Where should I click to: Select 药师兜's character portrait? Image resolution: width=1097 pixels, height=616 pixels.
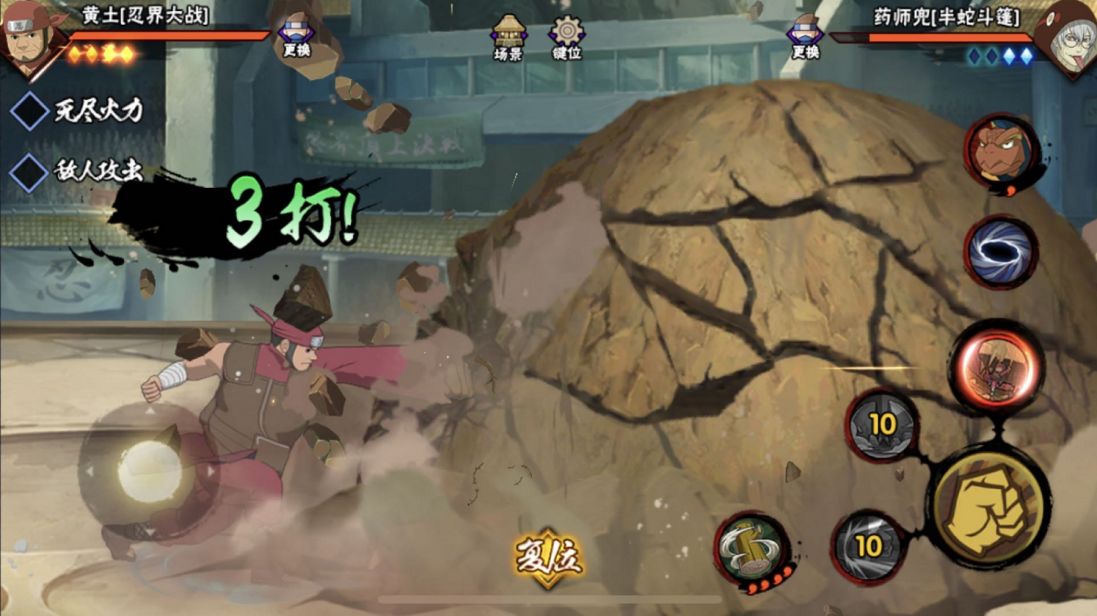pyautogui.click(x=1068, y=36)
